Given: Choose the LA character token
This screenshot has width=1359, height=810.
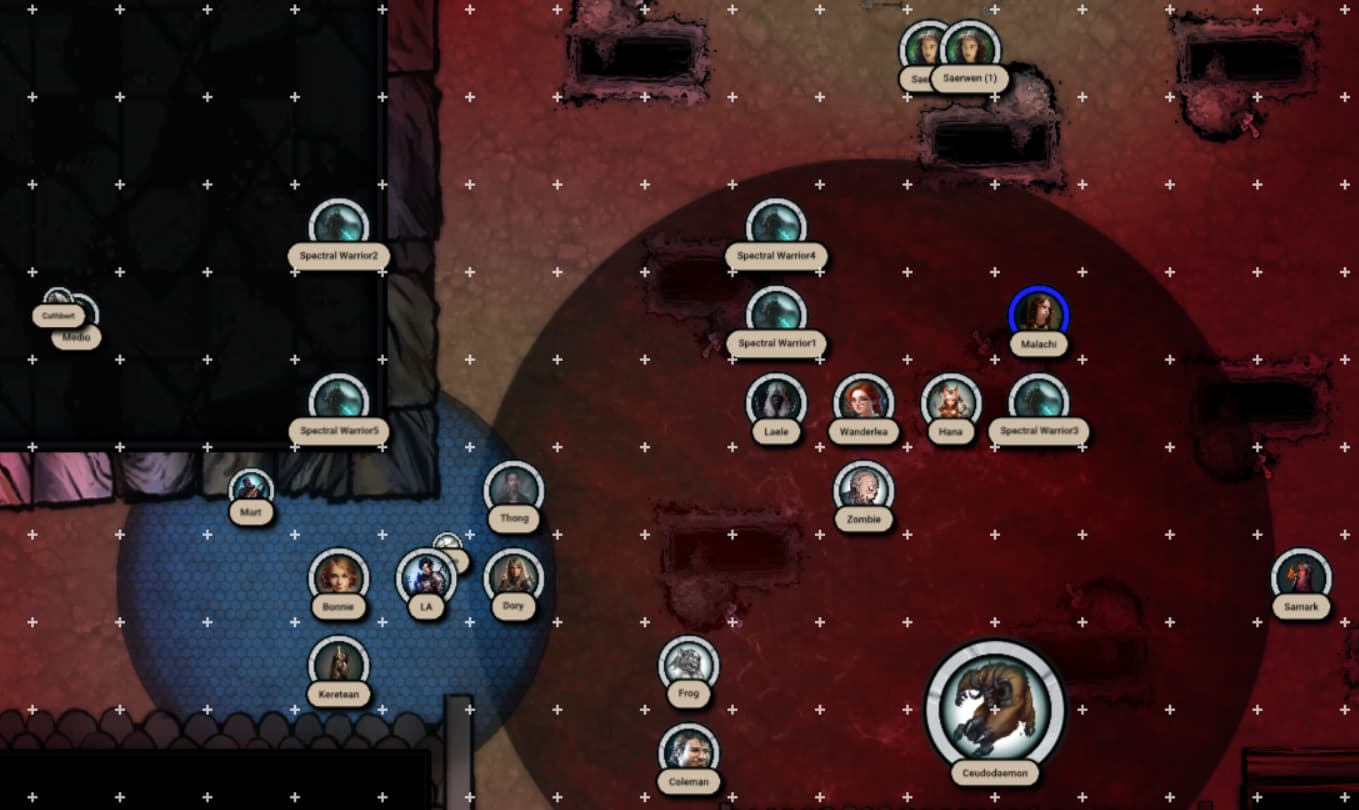Looking at the screenshot, I should (x=426, y=577).
